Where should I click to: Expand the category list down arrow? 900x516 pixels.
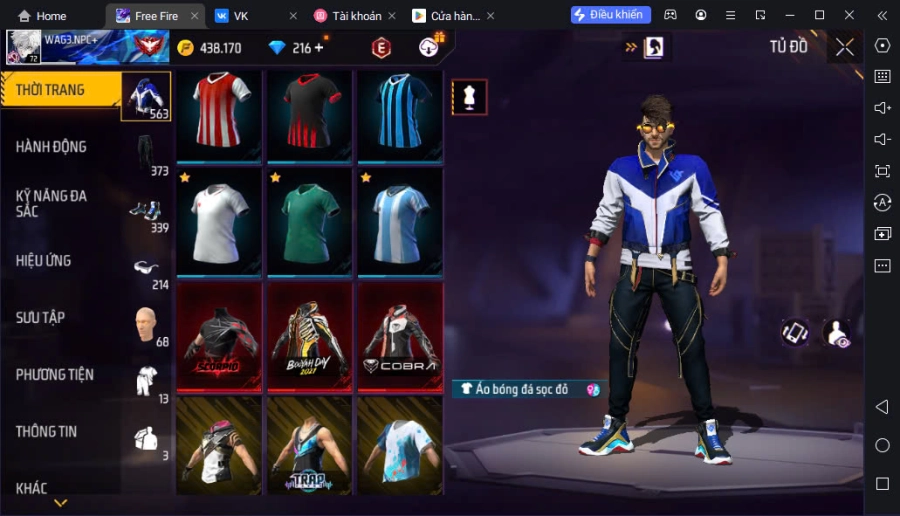point(60,503)
